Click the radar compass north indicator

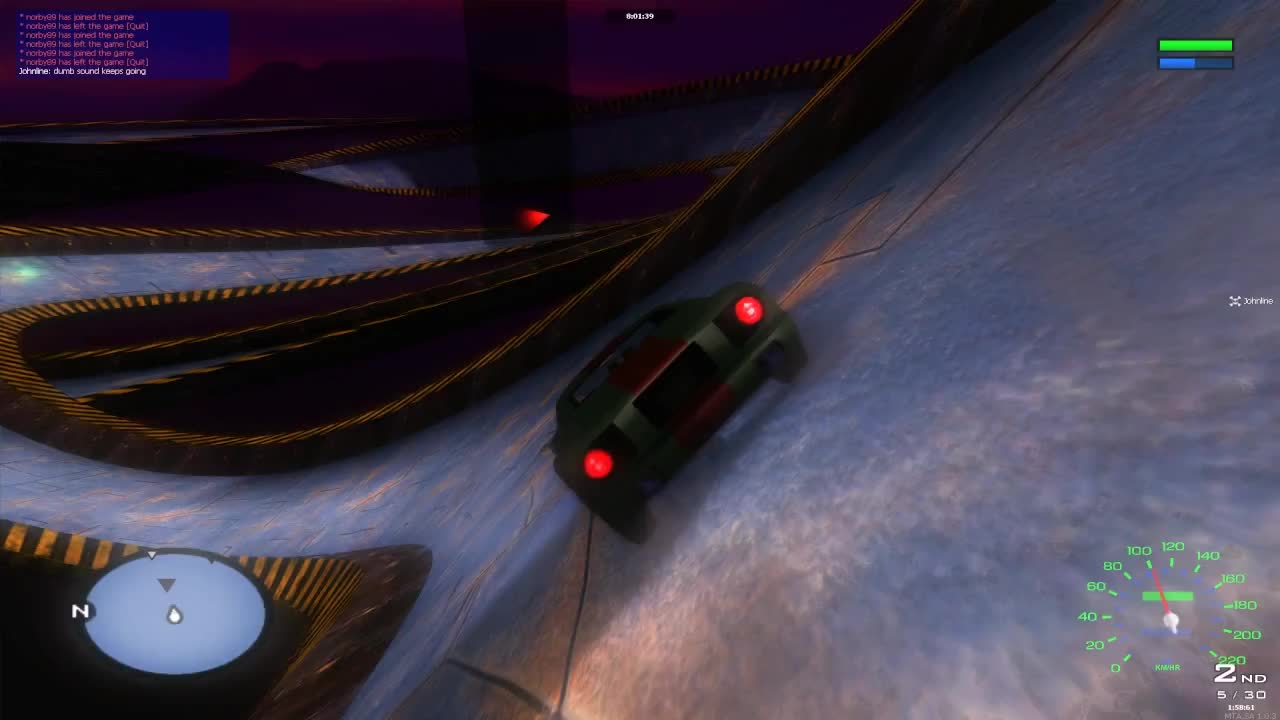pyautogui.click(x=80, y=611)
